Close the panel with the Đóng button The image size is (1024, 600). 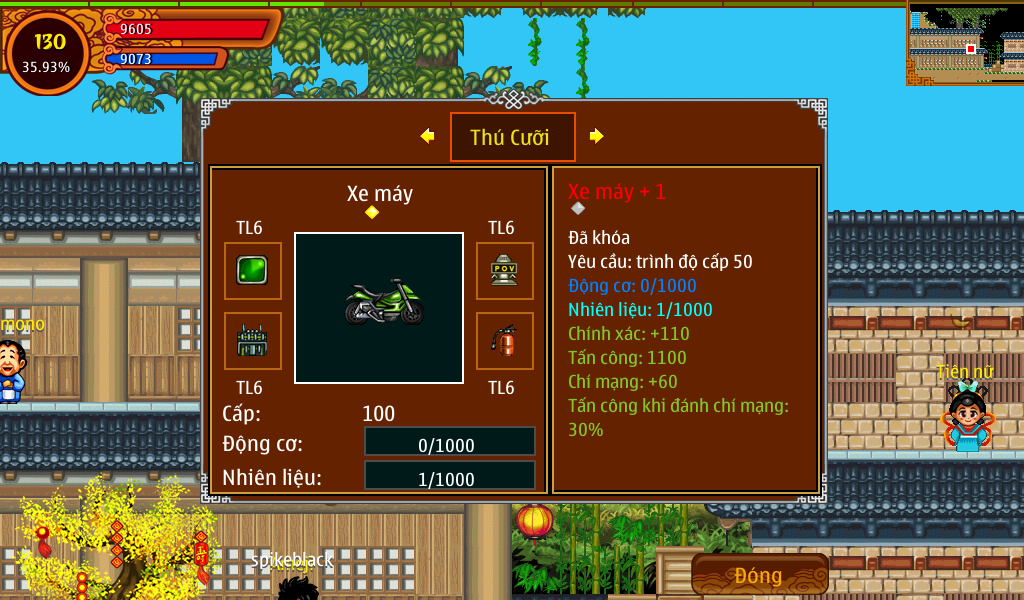pyautogui.click(x=759, y=575)
